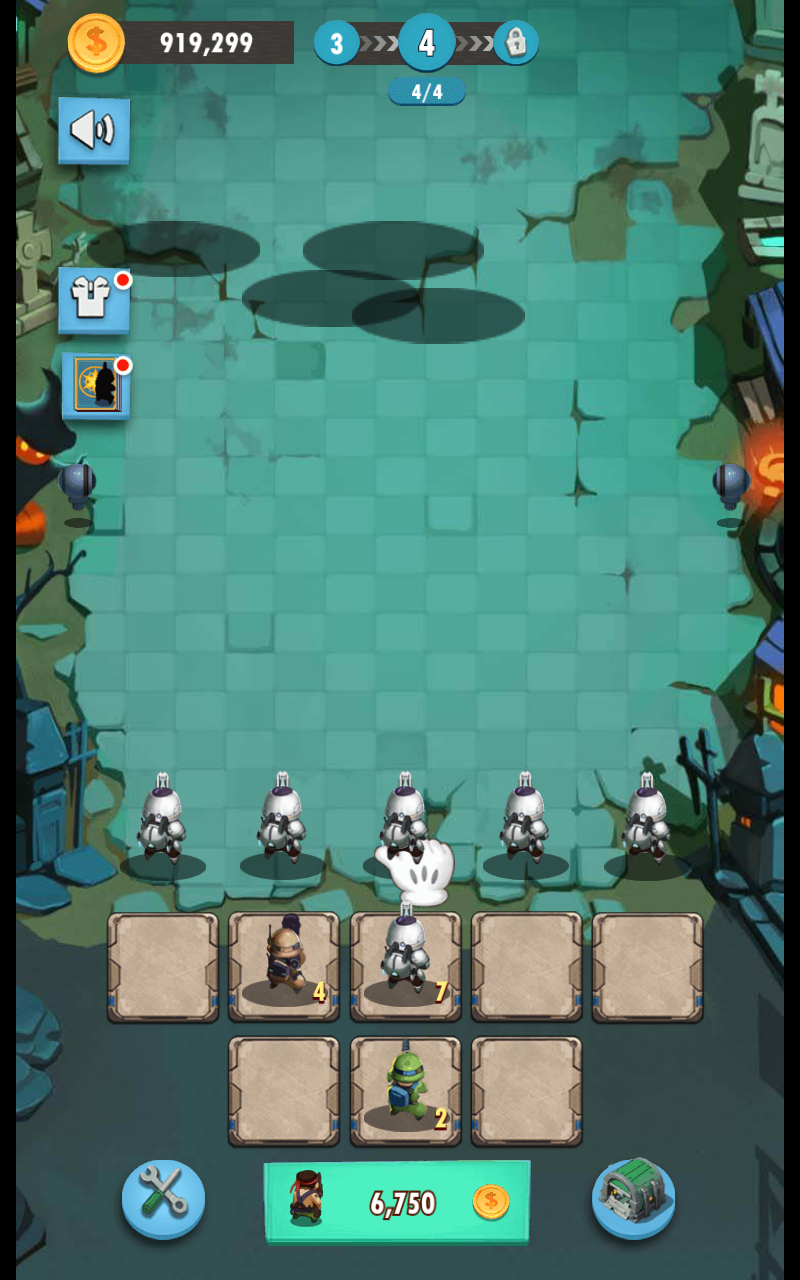Select the stage 3 level bubble

[337, 43]
